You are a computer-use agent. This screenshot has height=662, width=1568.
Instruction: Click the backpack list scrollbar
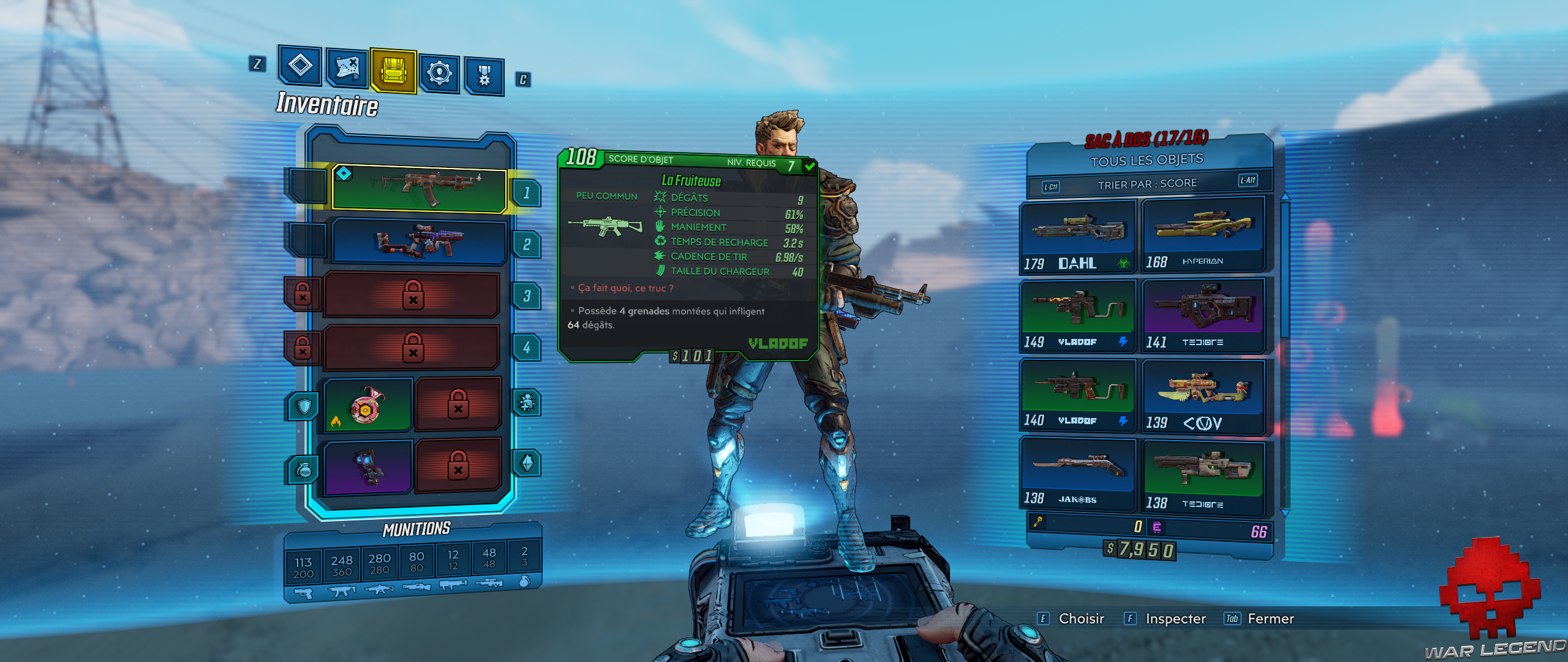(1284, 270)
